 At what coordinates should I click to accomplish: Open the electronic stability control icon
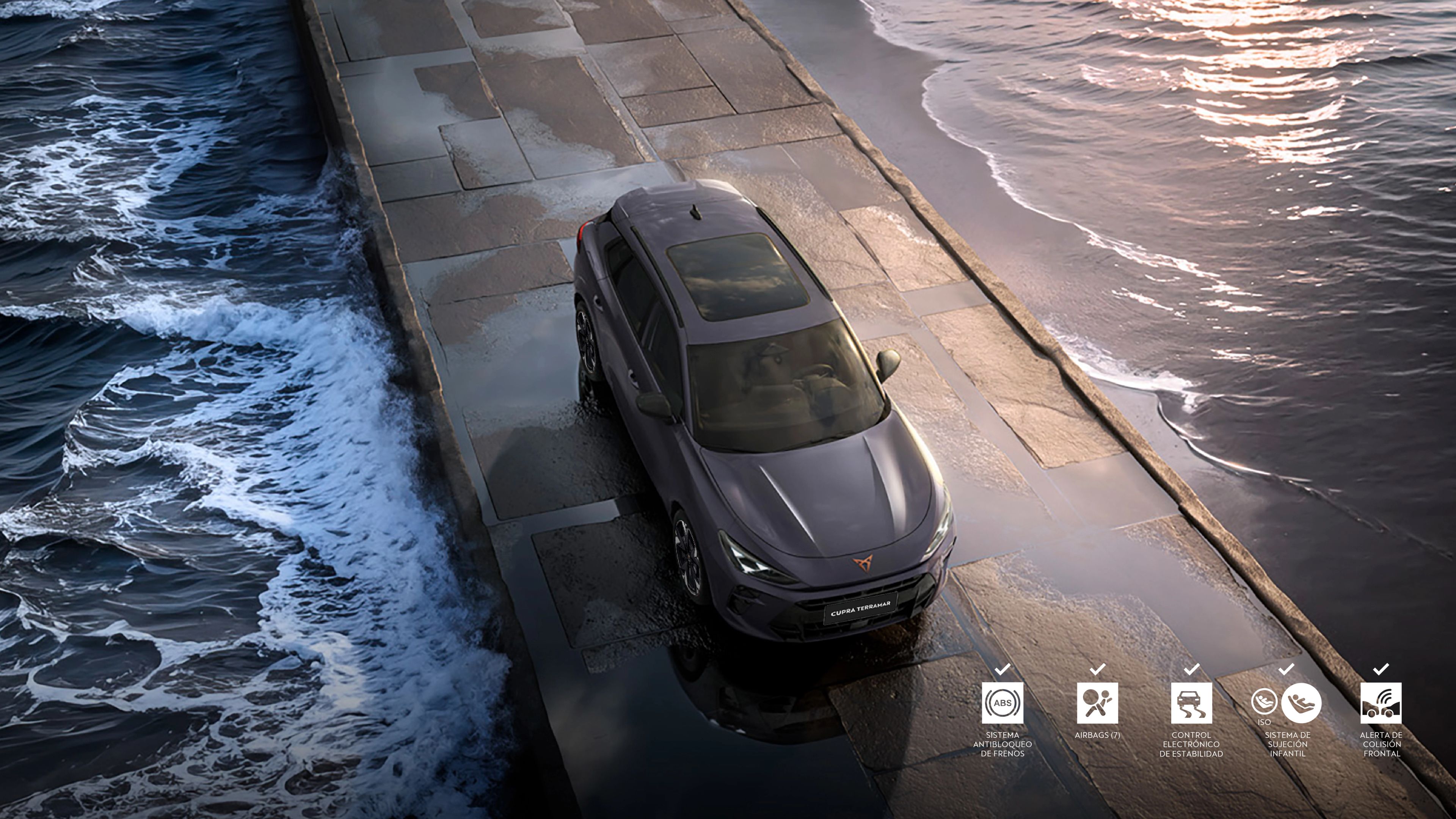point(1191,703)
